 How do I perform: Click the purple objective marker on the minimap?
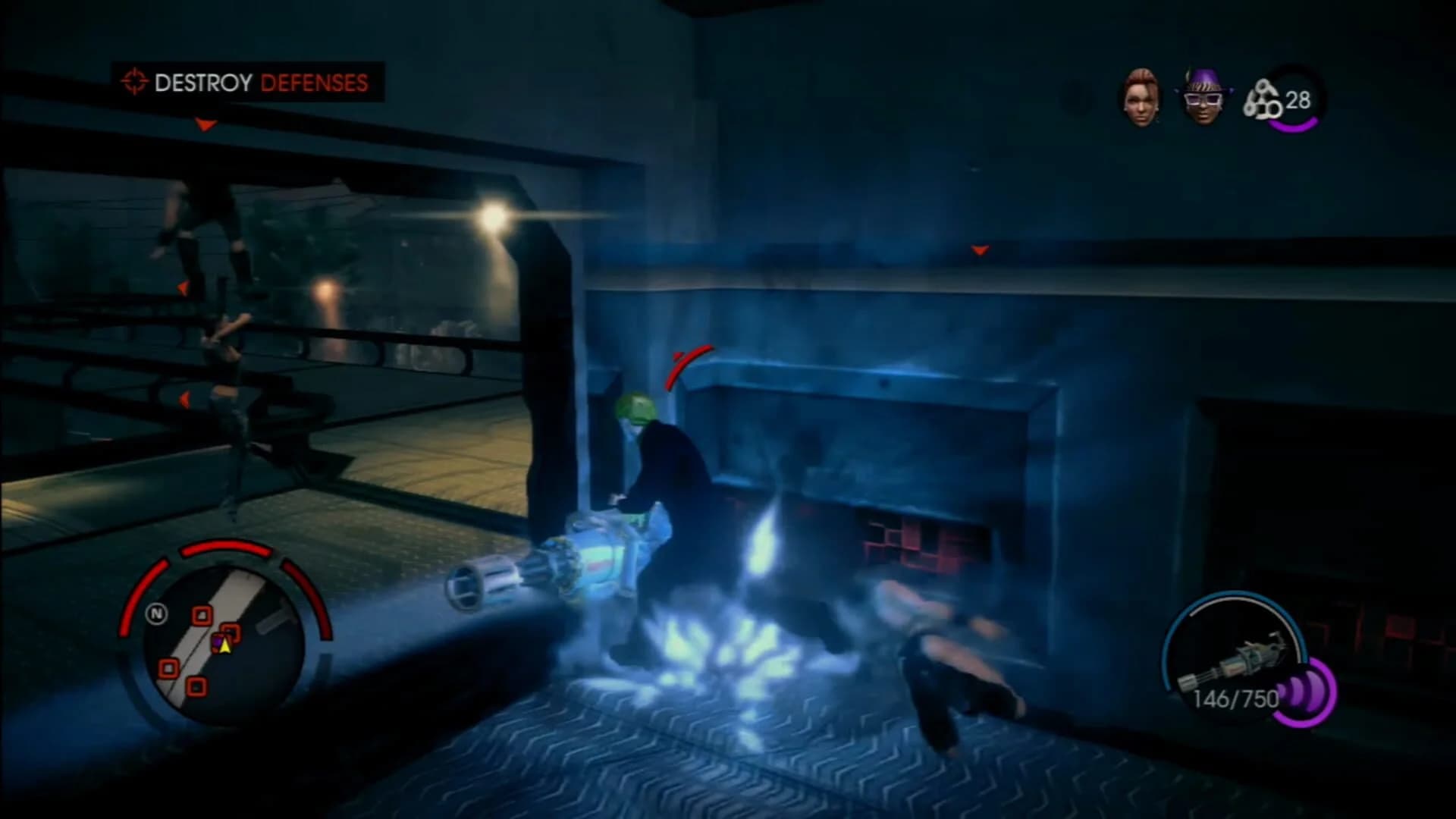218,641
